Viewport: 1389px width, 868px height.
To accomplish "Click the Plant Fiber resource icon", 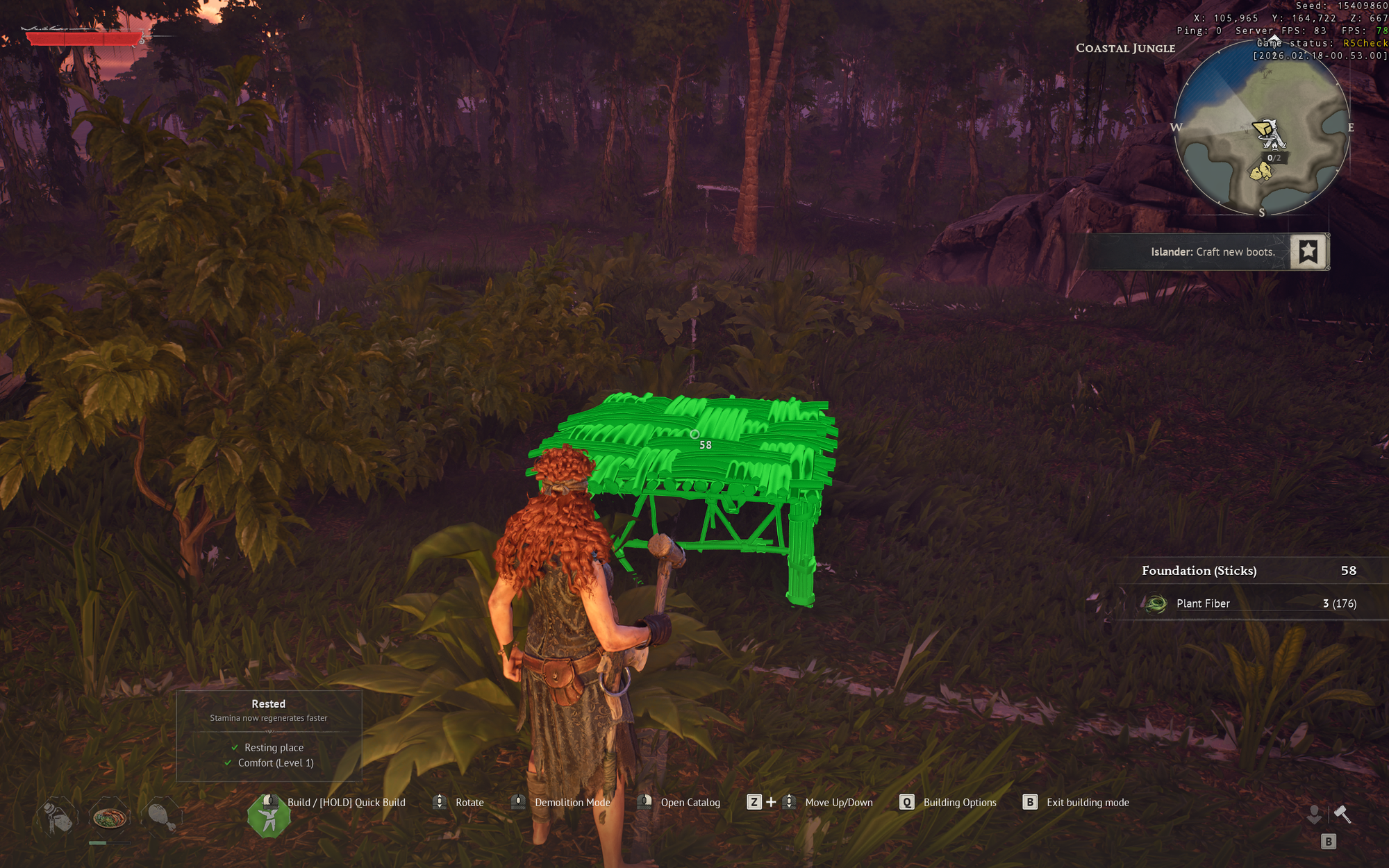I will tap(1156, 603).
